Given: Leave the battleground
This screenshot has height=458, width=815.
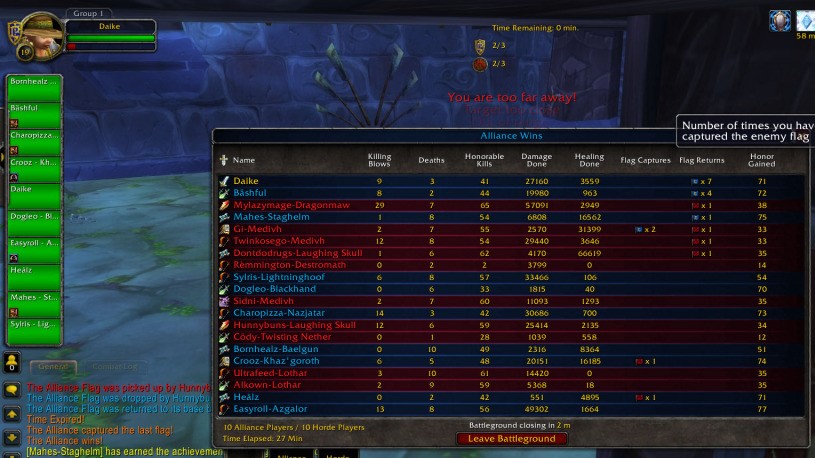Looking at the screenshot, I should 511,439.
